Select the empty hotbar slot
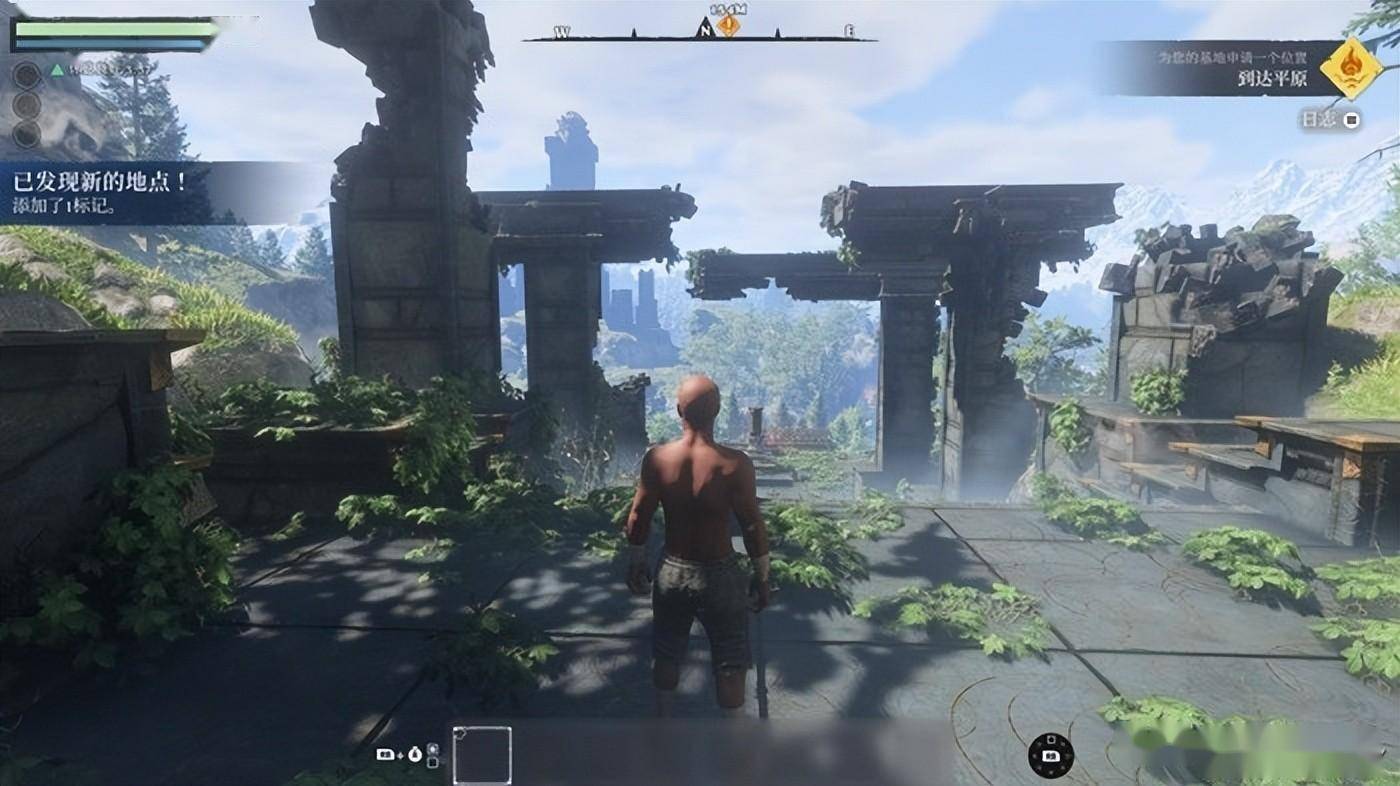 pyautogui.click(x=482, y=755)
